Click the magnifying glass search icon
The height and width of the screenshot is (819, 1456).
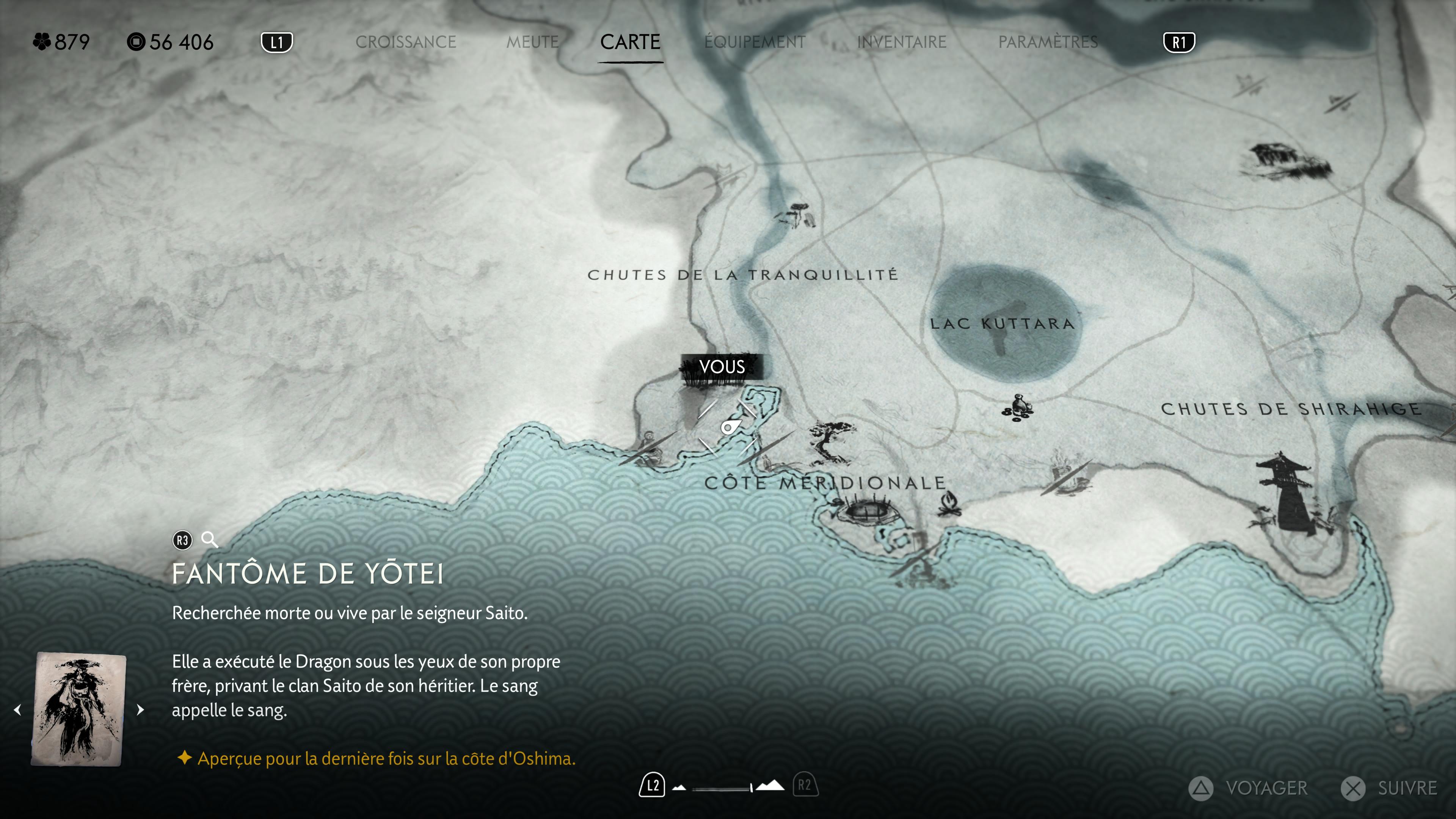(x=210, y=540)
